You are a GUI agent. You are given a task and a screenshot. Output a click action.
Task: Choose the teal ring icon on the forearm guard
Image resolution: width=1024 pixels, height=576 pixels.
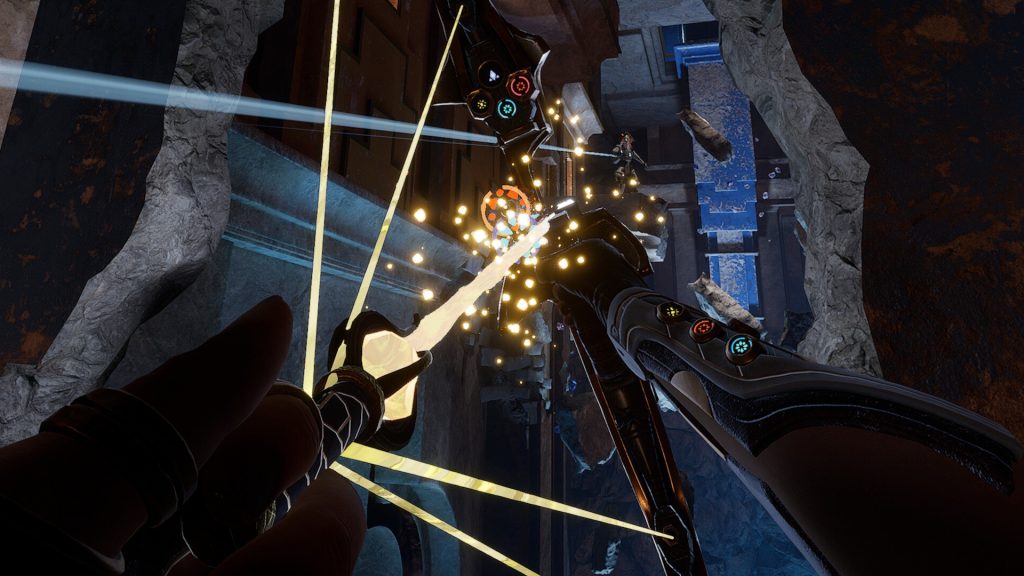pyautogui.click(x=740, y=346)
